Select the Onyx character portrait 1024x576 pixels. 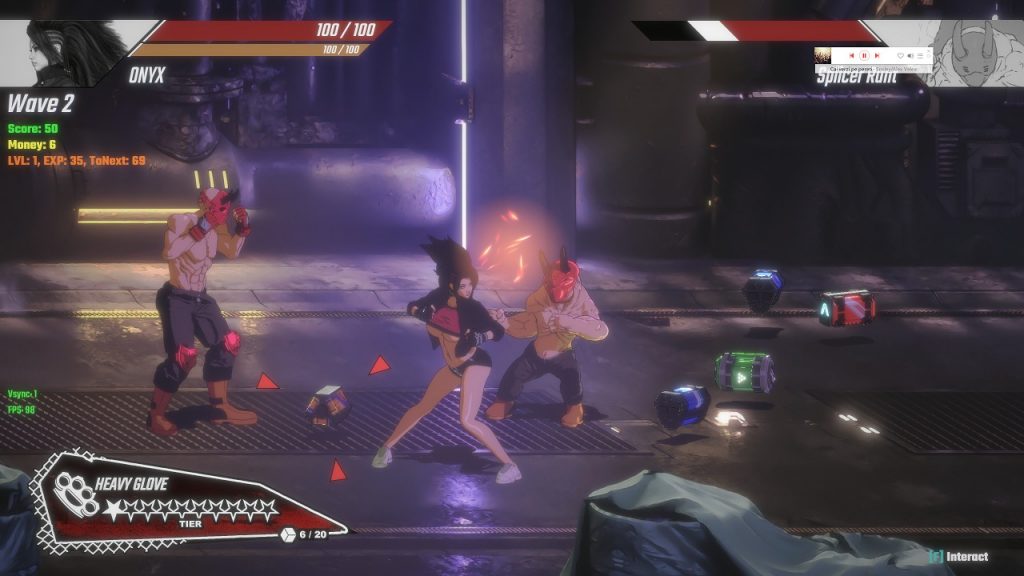pyautogui.click(x=60, y=52)
